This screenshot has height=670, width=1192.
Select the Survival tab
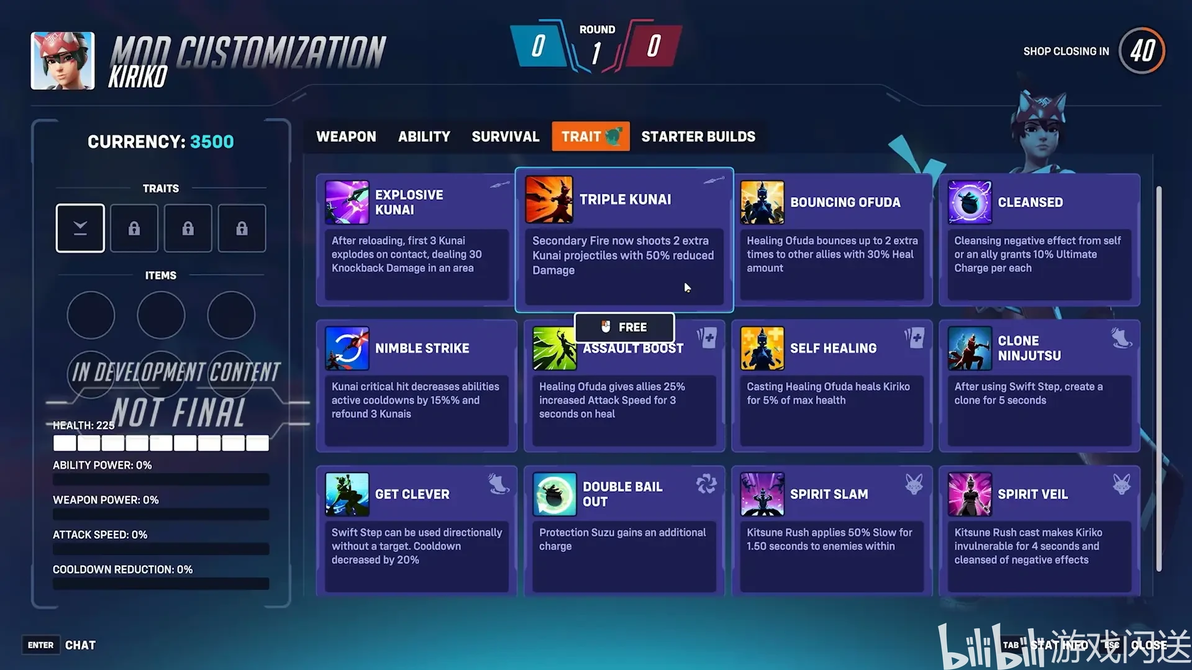[505, 137]
